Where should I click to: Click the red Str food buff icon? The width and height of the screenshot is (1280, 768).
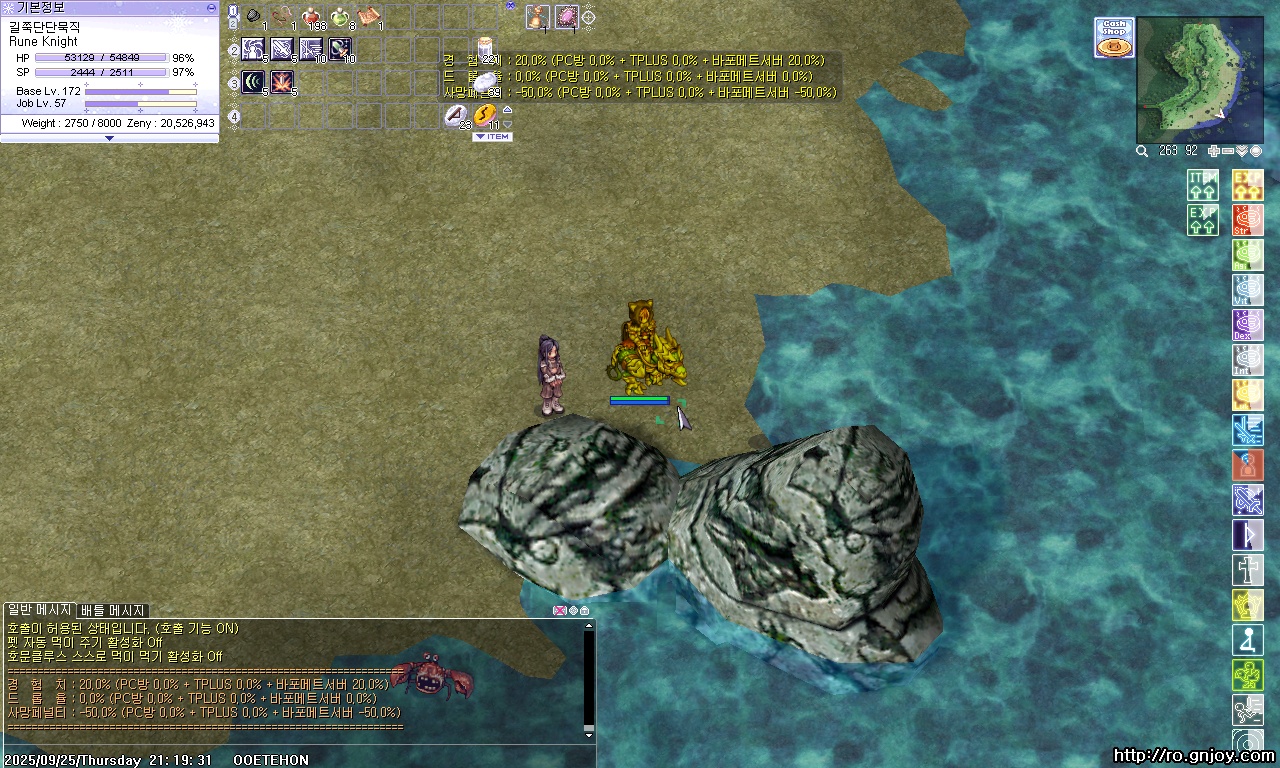[1248, 220]
